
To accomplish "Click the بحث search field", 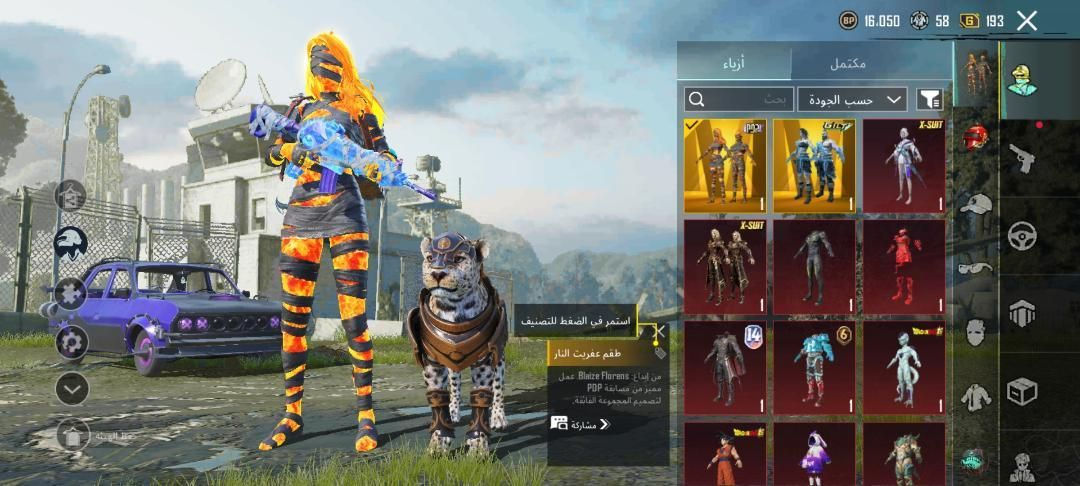I will (739, 99).
